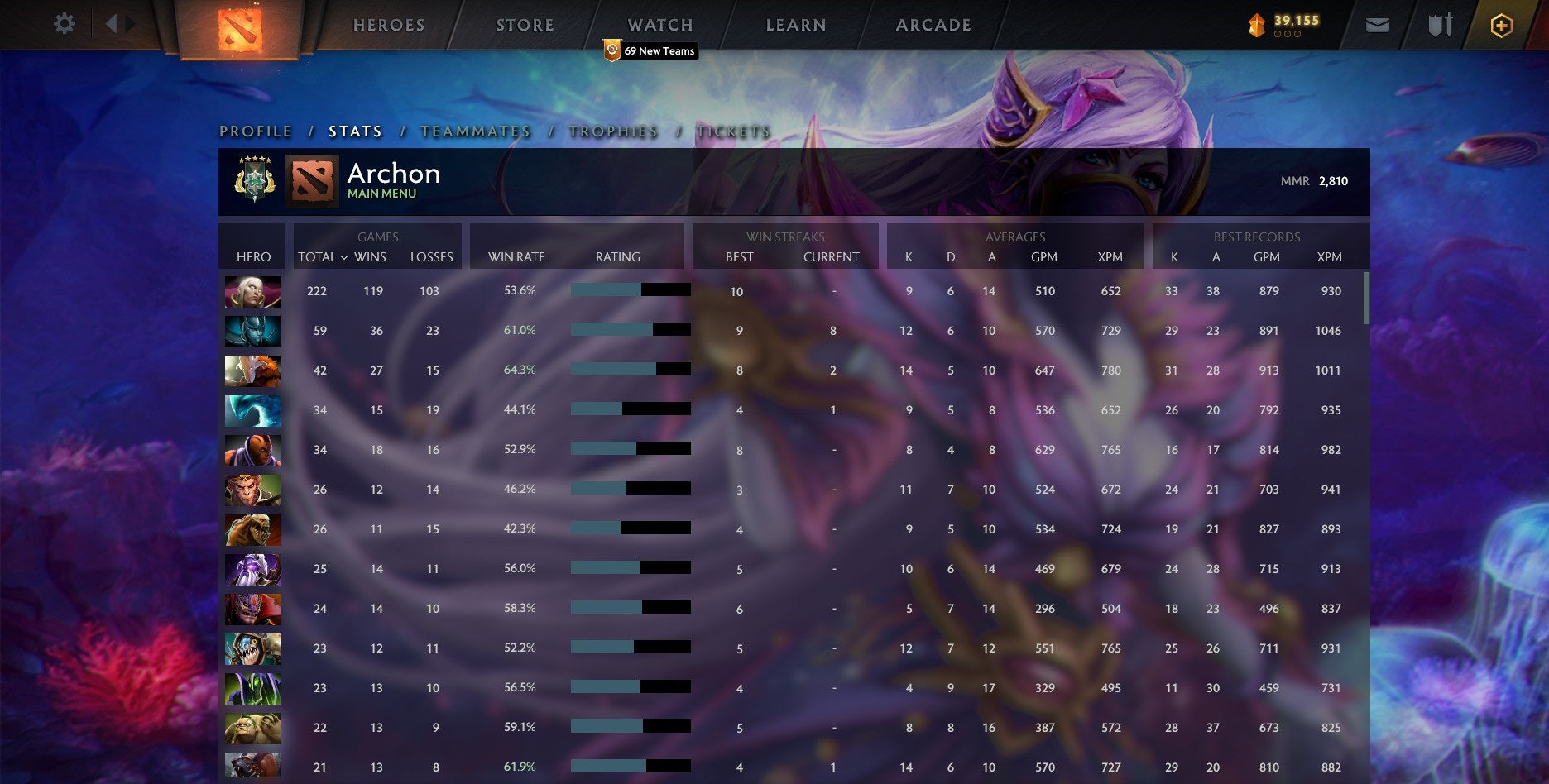Switch to the TEAMMATES tab
This screenshot has height=784, width=1549.
coord(475,131)
